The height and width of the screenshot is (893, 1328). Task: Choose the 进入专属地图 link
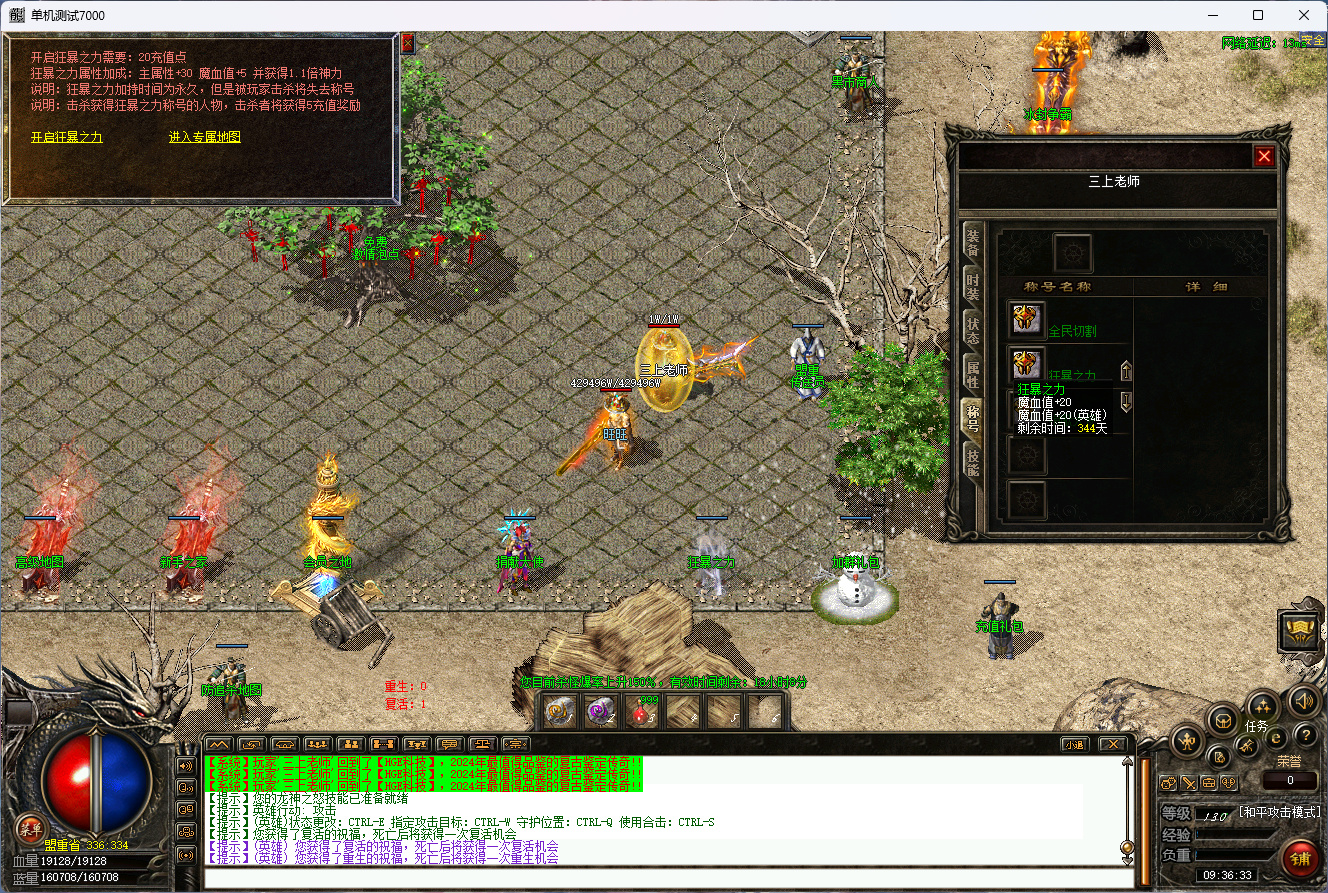click(x=205, y=138)
